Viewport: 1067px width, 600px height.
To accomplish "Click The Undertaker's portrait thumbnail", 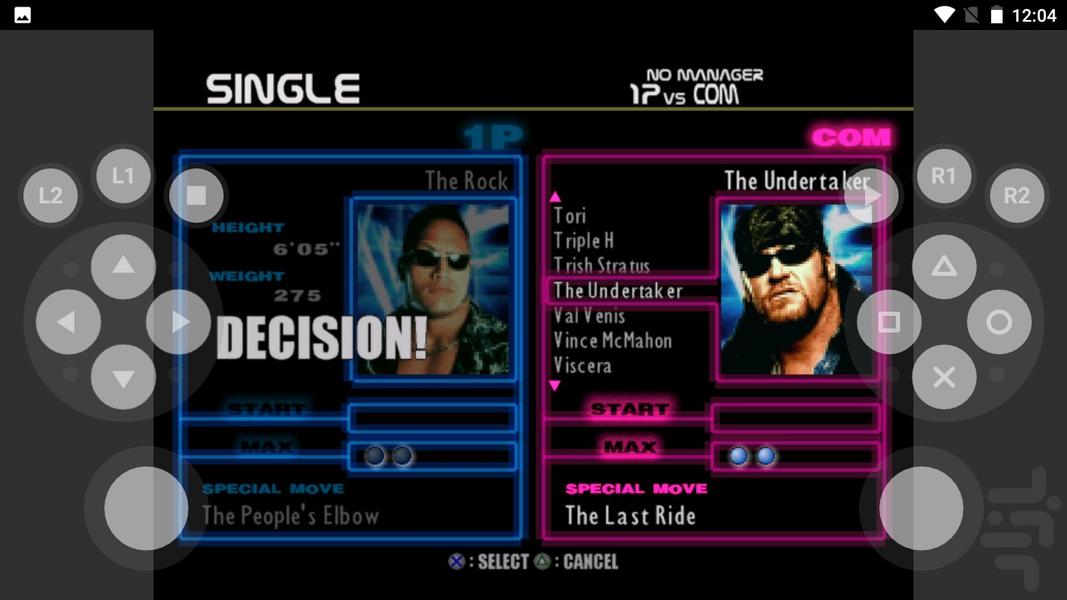I will (x=795, y=289).
